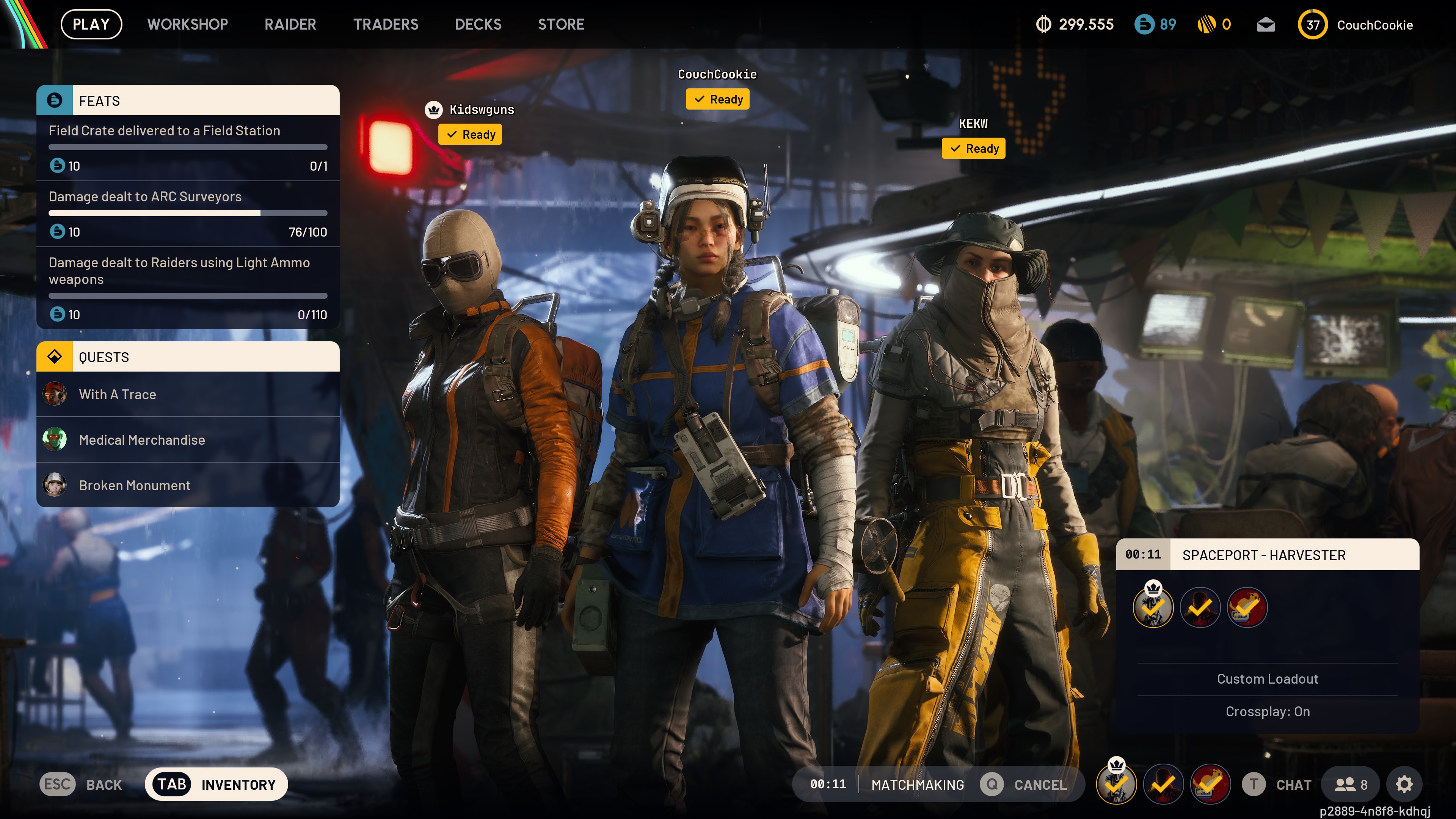
Task: Open the With A Trace quest
Action: pyautogui.click(x=118, y=394)
